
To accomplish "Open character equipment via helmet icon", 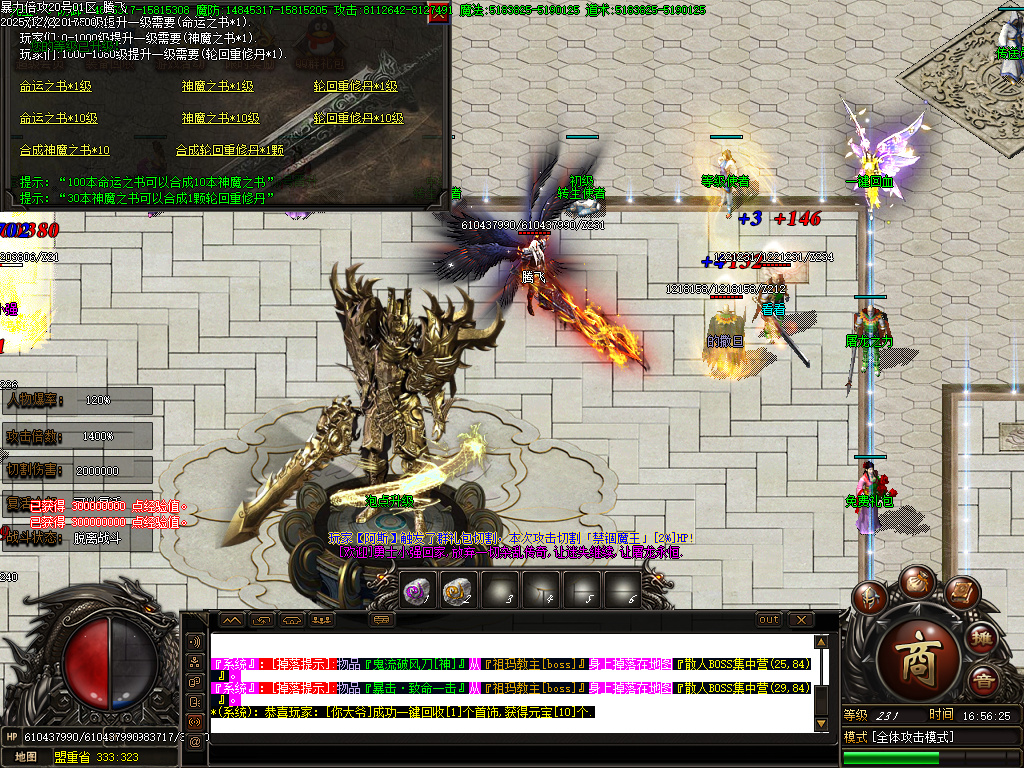I will [870, 598].
